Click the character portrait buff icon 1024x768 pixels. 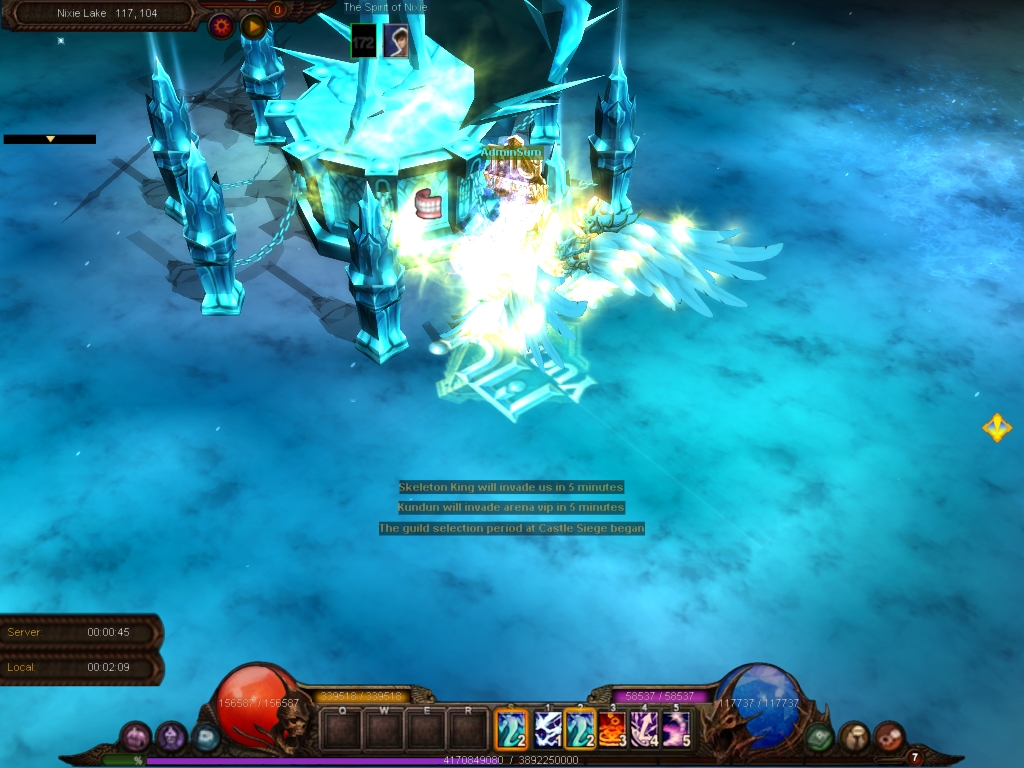click(396, 41)
